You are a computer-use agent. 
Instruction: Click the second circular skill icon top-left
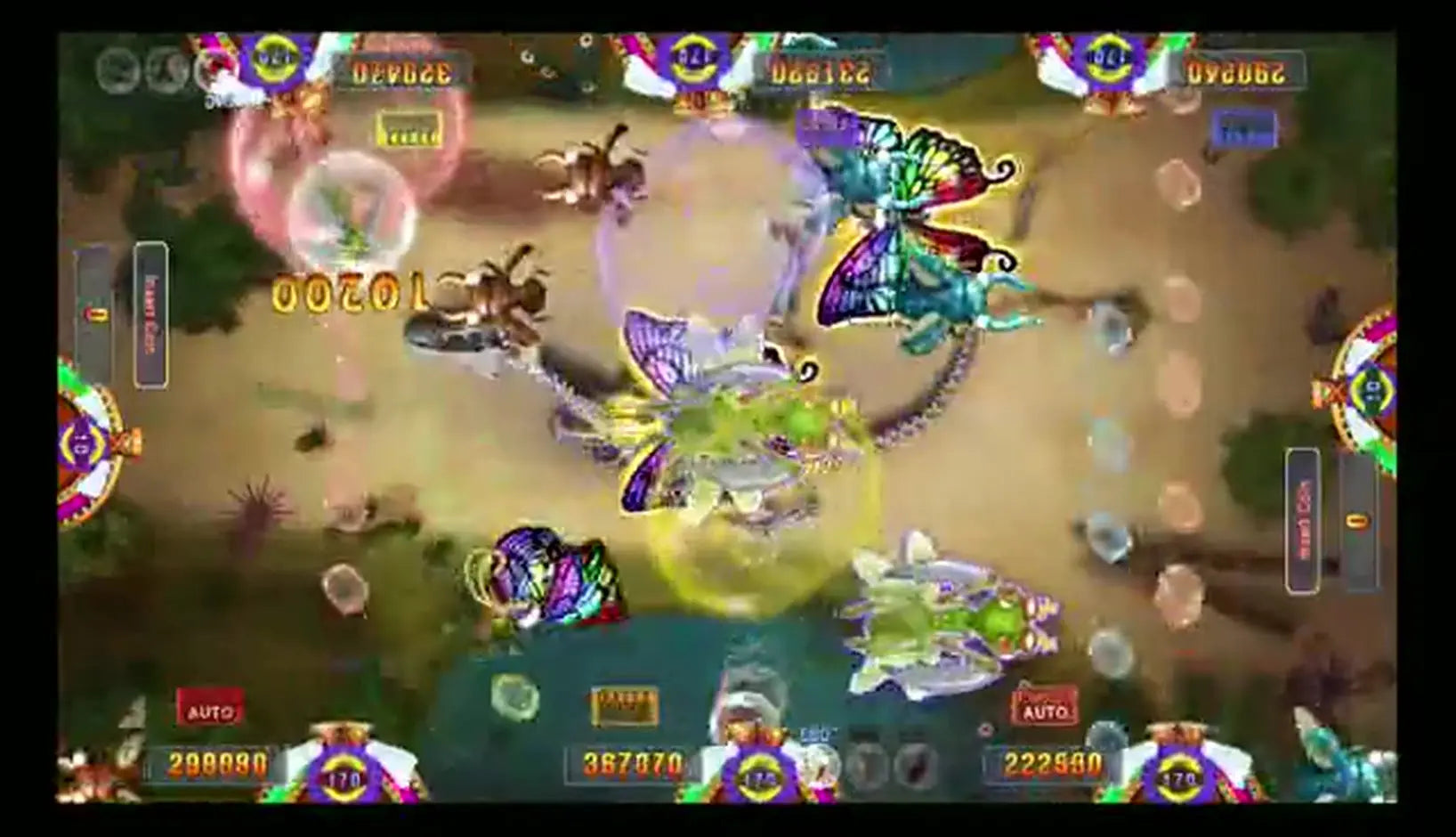click(165, 67)
